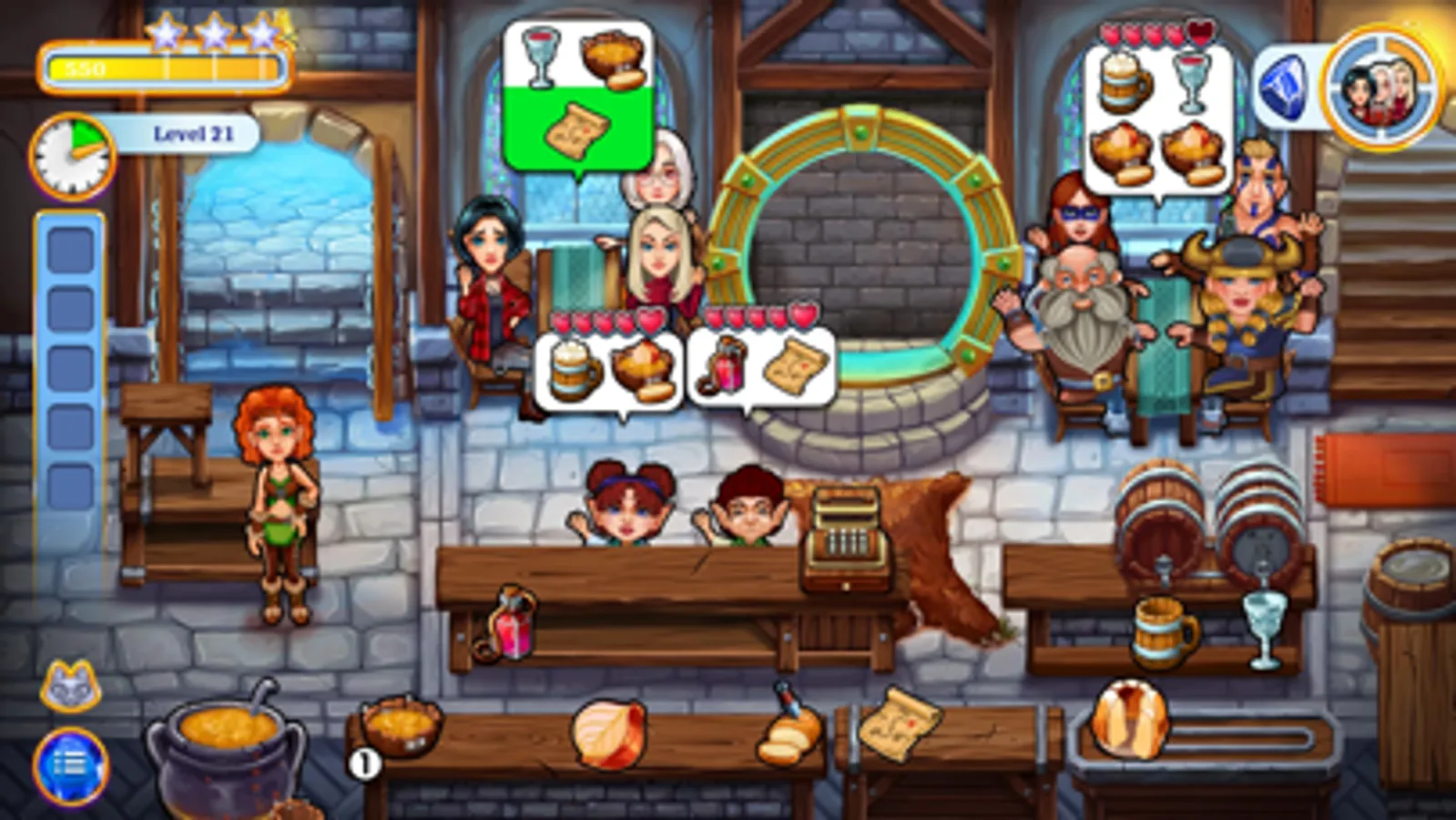Stir the soup cauldron
The image size is (1456, 820).
pos(228,738)
